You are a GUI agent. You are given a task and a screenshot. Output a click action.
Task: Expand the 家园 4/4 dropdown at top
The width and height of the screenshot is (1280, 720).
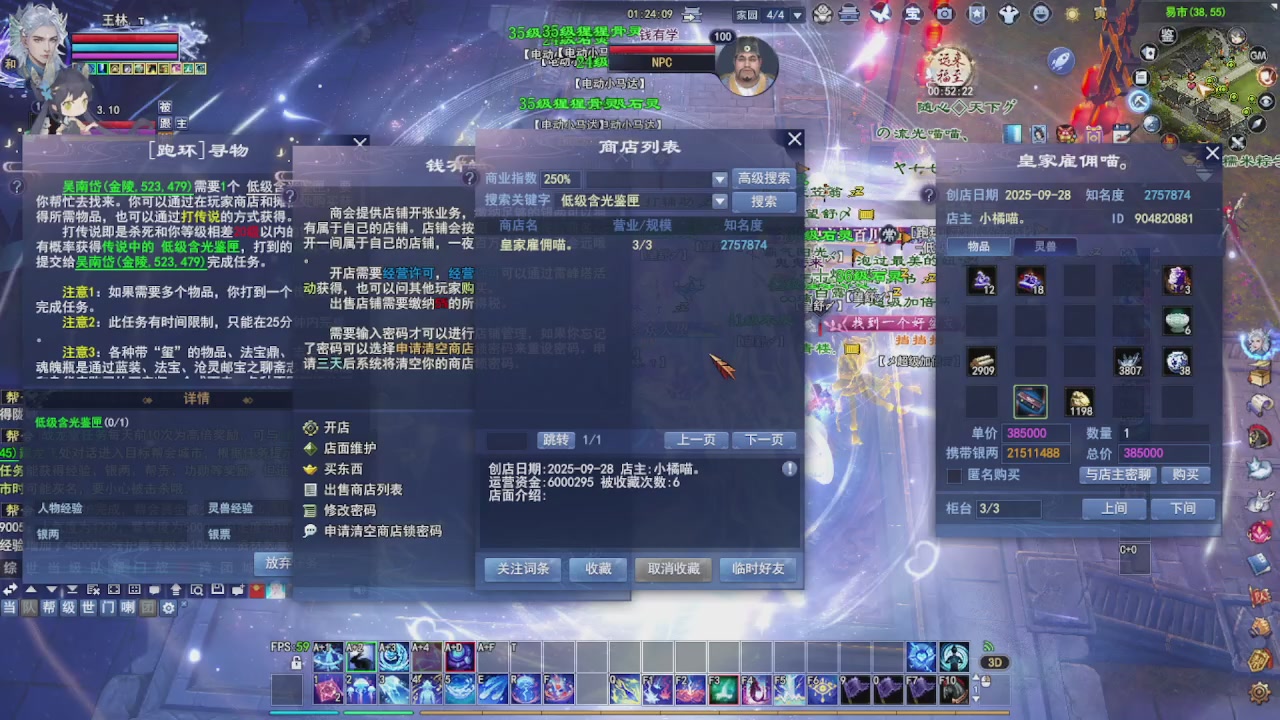(796, 14)
